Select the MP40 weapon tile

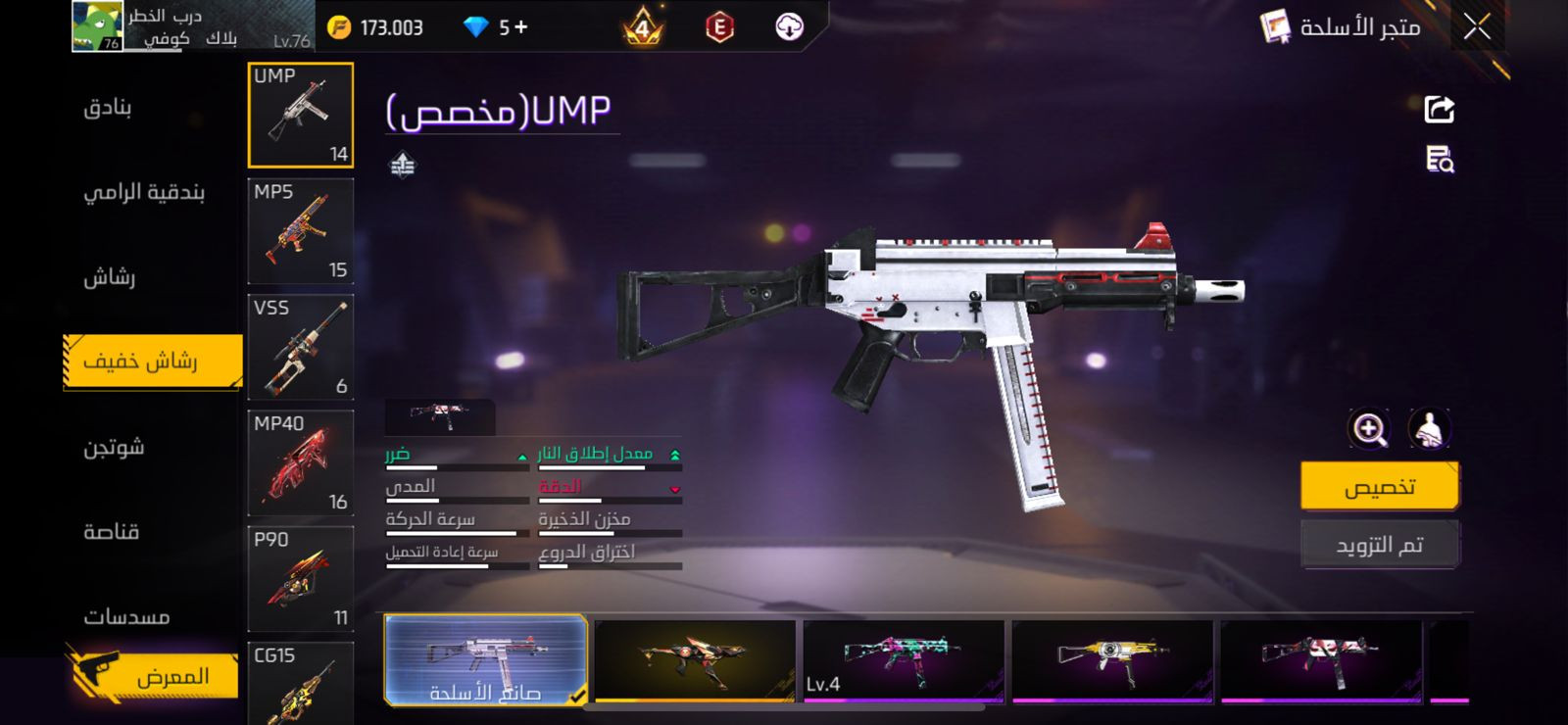300,462
